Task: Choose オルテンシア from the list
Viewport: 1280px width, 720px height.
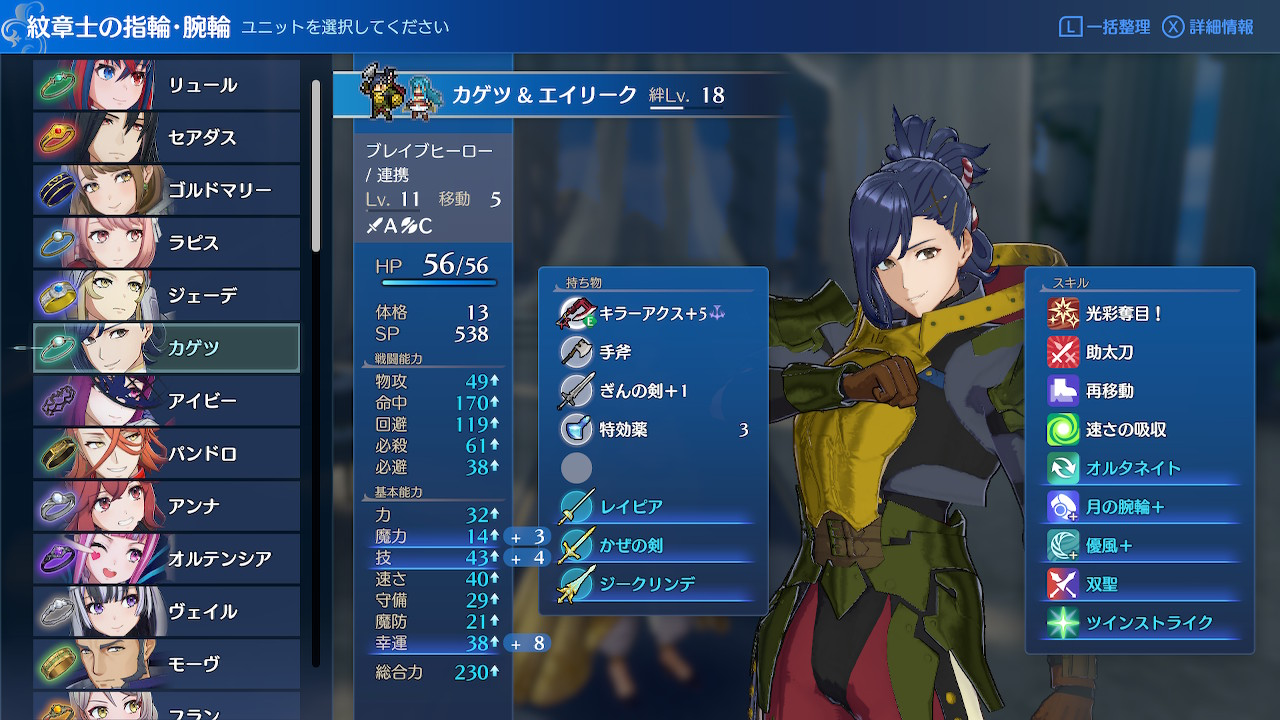Action: pyautogui.click(x=167, y=558)
